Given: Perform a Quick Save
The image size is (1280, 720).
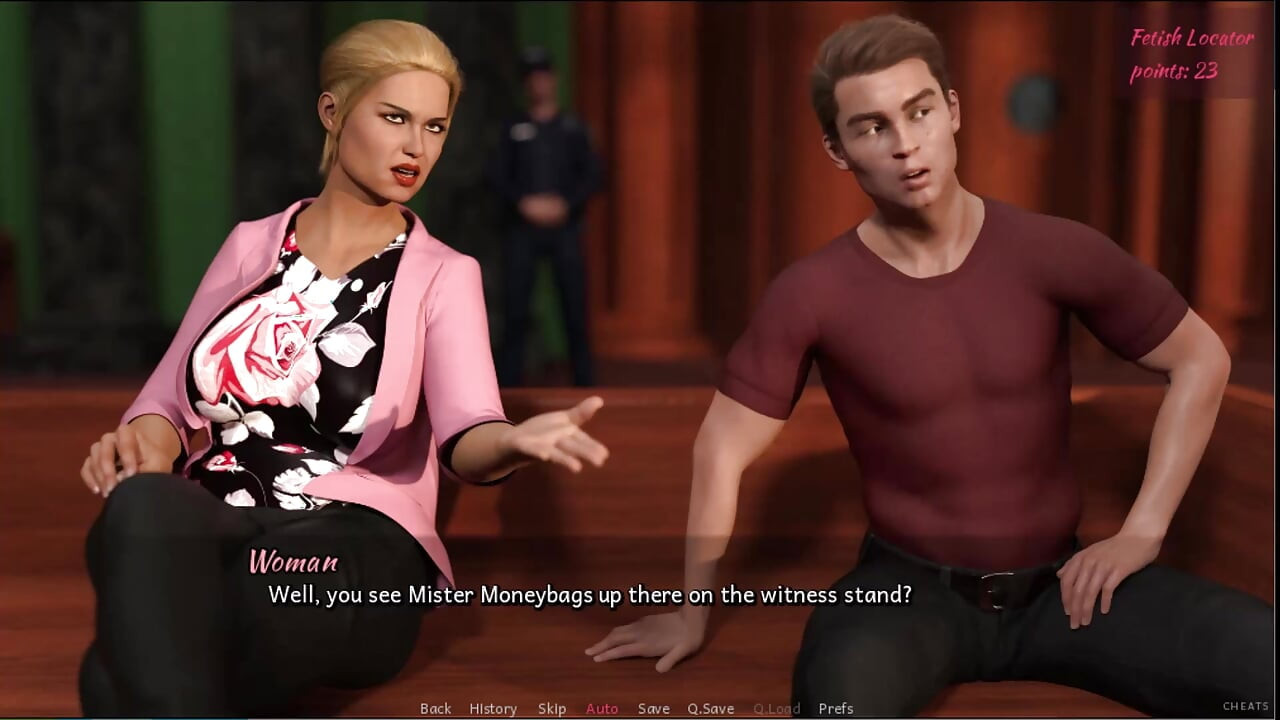Looking at the screenshot, I should click(711, 708).
